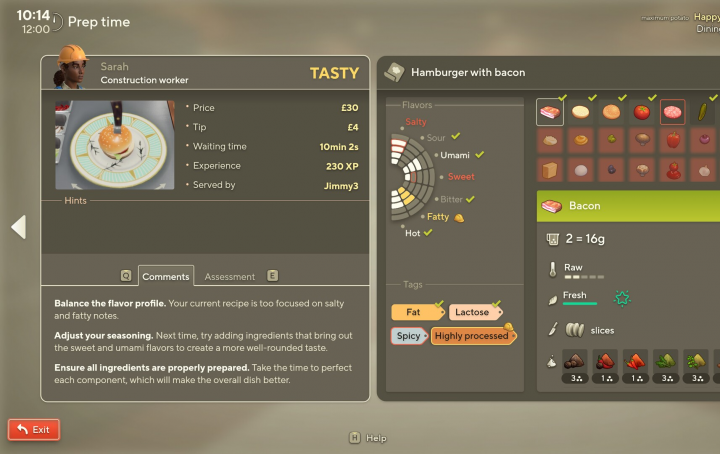Click the flavor wheel chart
The width and height of the screenshot is (720, 454).
(x=415, y=178)
